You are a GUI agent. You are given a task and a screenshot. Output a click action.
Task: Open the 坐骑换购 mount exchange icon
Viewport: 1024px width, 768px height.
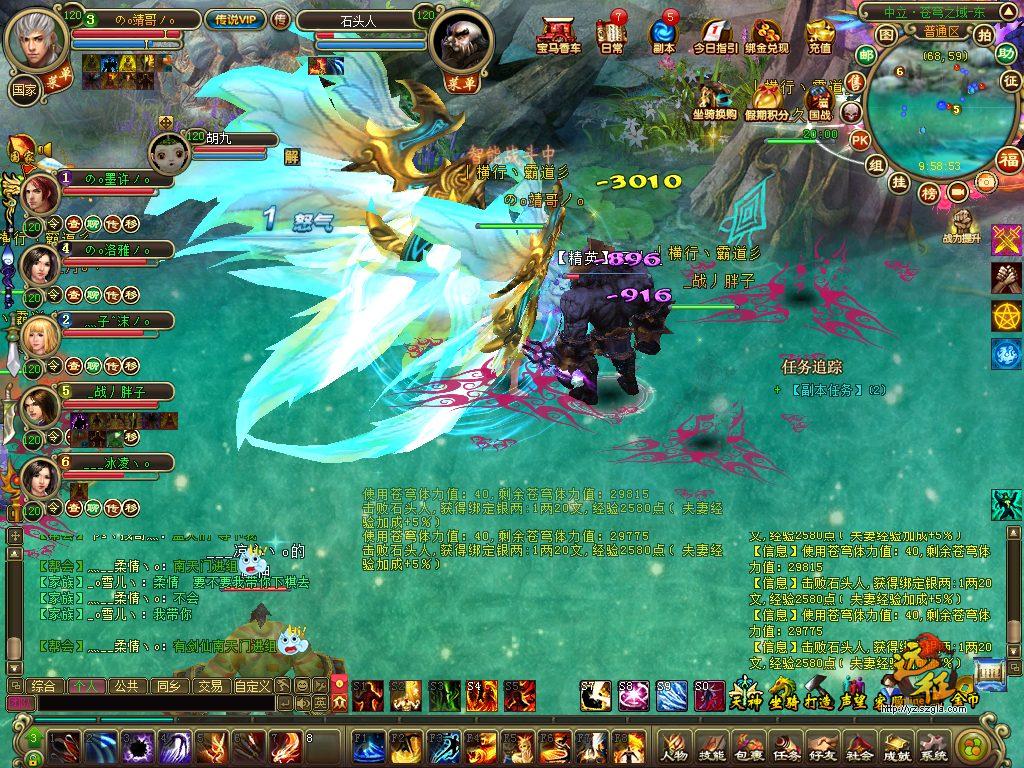(x=715, y=99)
